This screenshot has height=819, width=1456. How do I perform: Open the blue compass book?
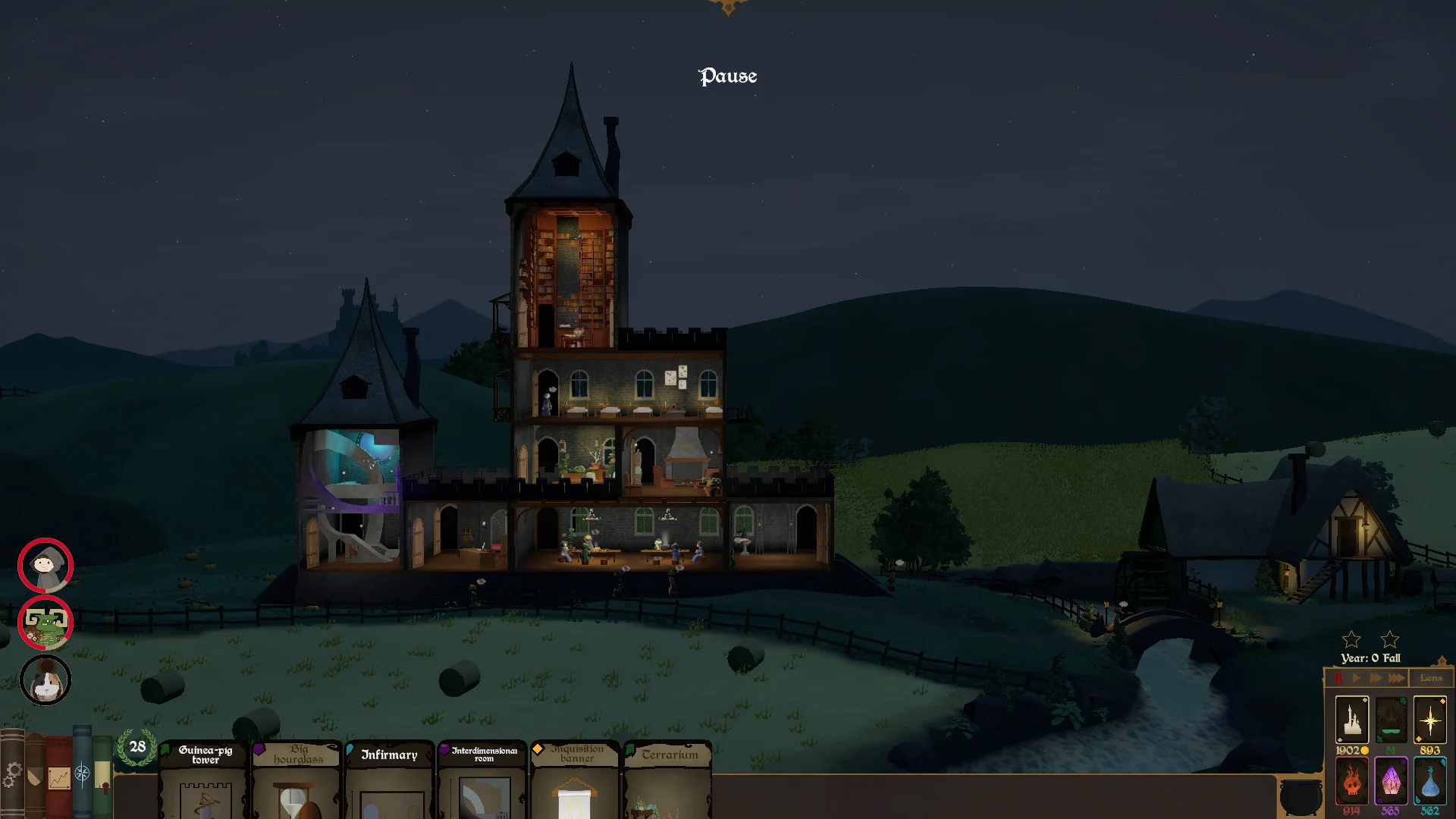pos(82,773)
